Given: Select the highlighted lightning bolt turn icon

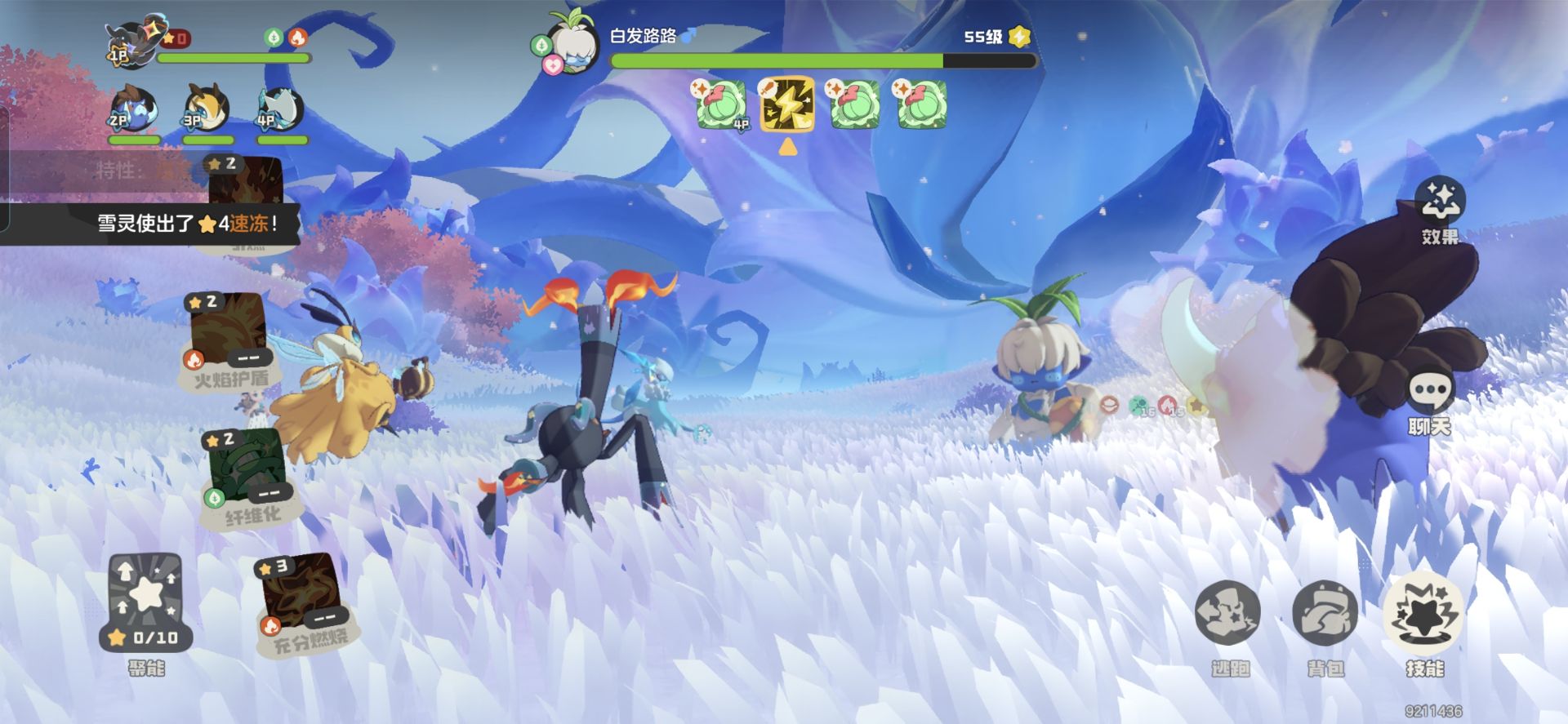Looking at the screenshot, I should click(787, 104).
